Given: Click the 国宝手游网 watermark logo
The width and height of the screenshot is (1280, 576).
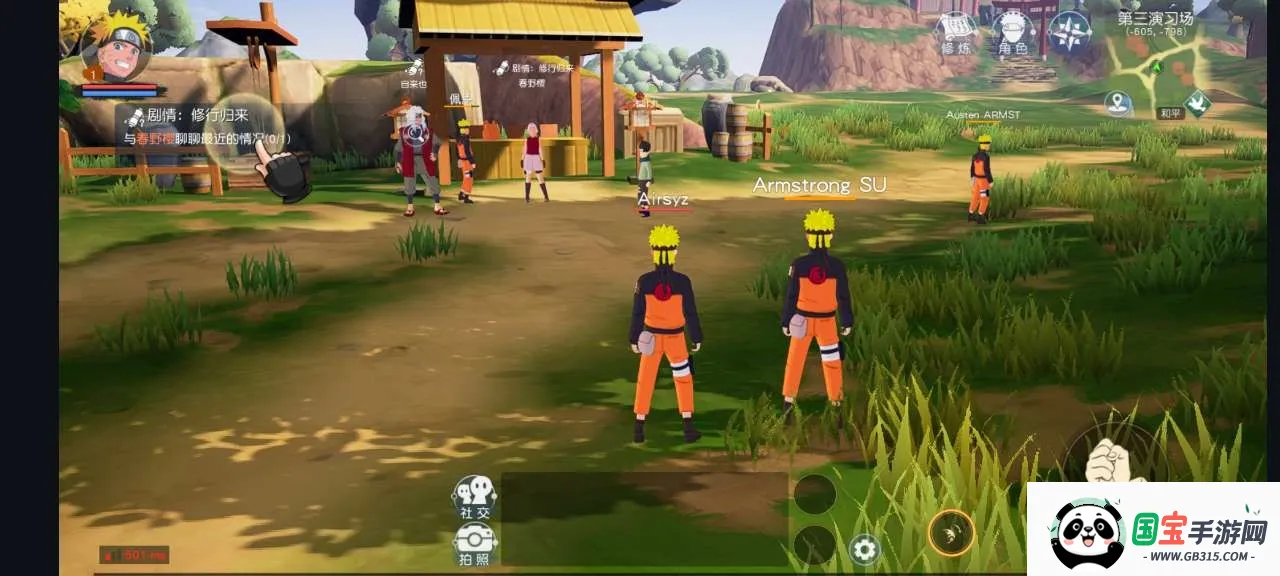Looking at the screenshot, I should click(x=1153, y=530).
